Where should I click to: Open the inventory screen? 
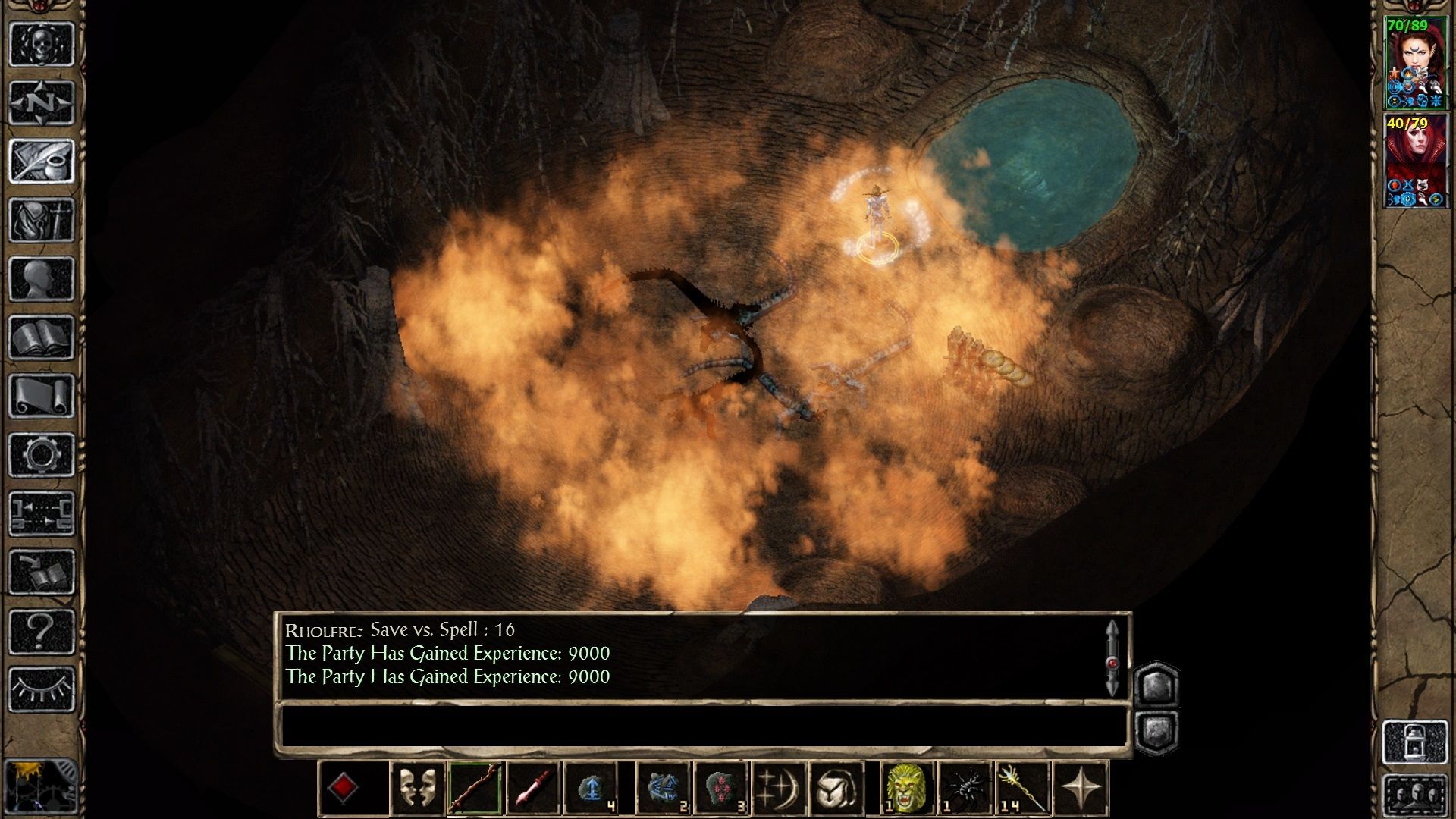(x=42, y=220)
